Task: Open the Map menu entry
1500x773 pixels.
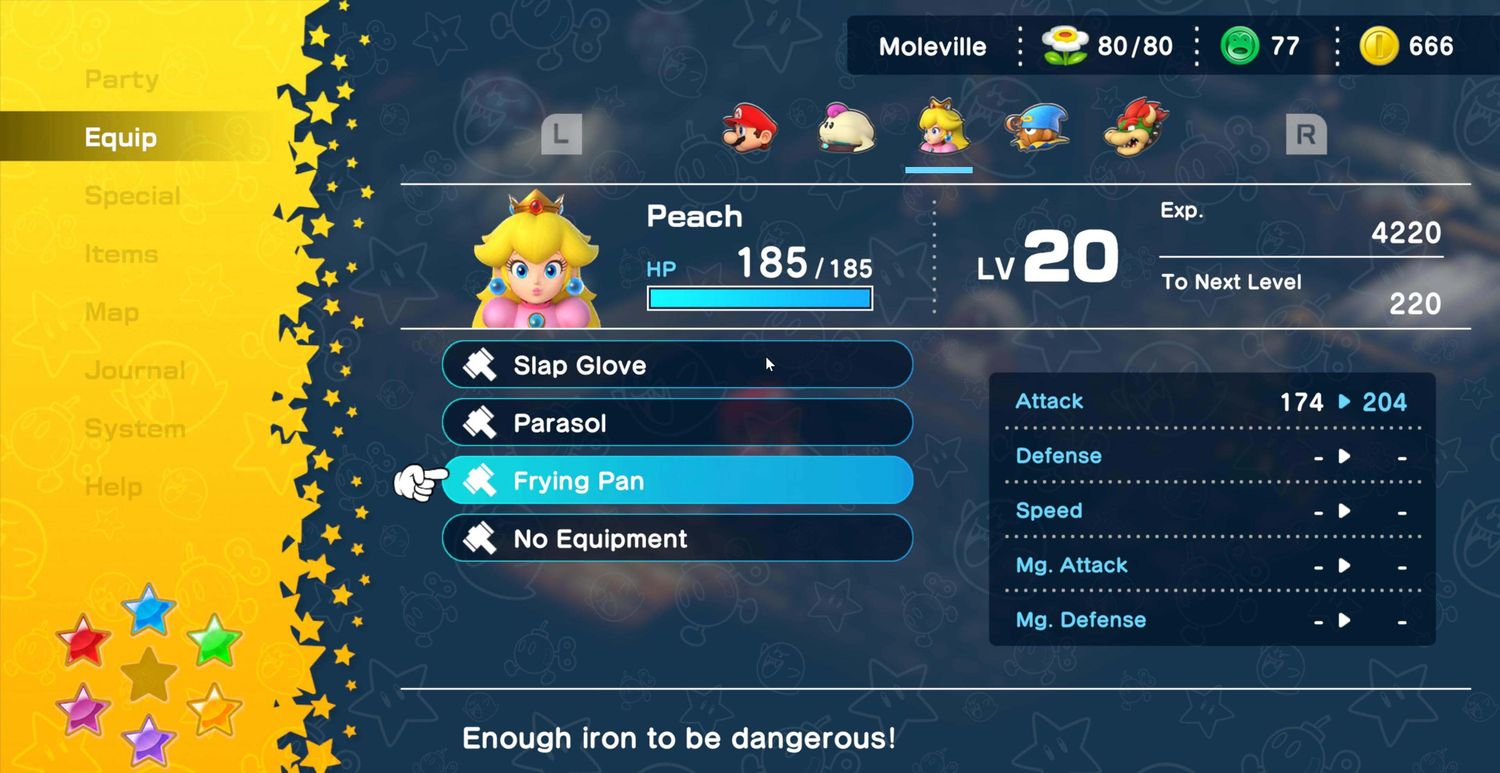Action: (112, 312)
